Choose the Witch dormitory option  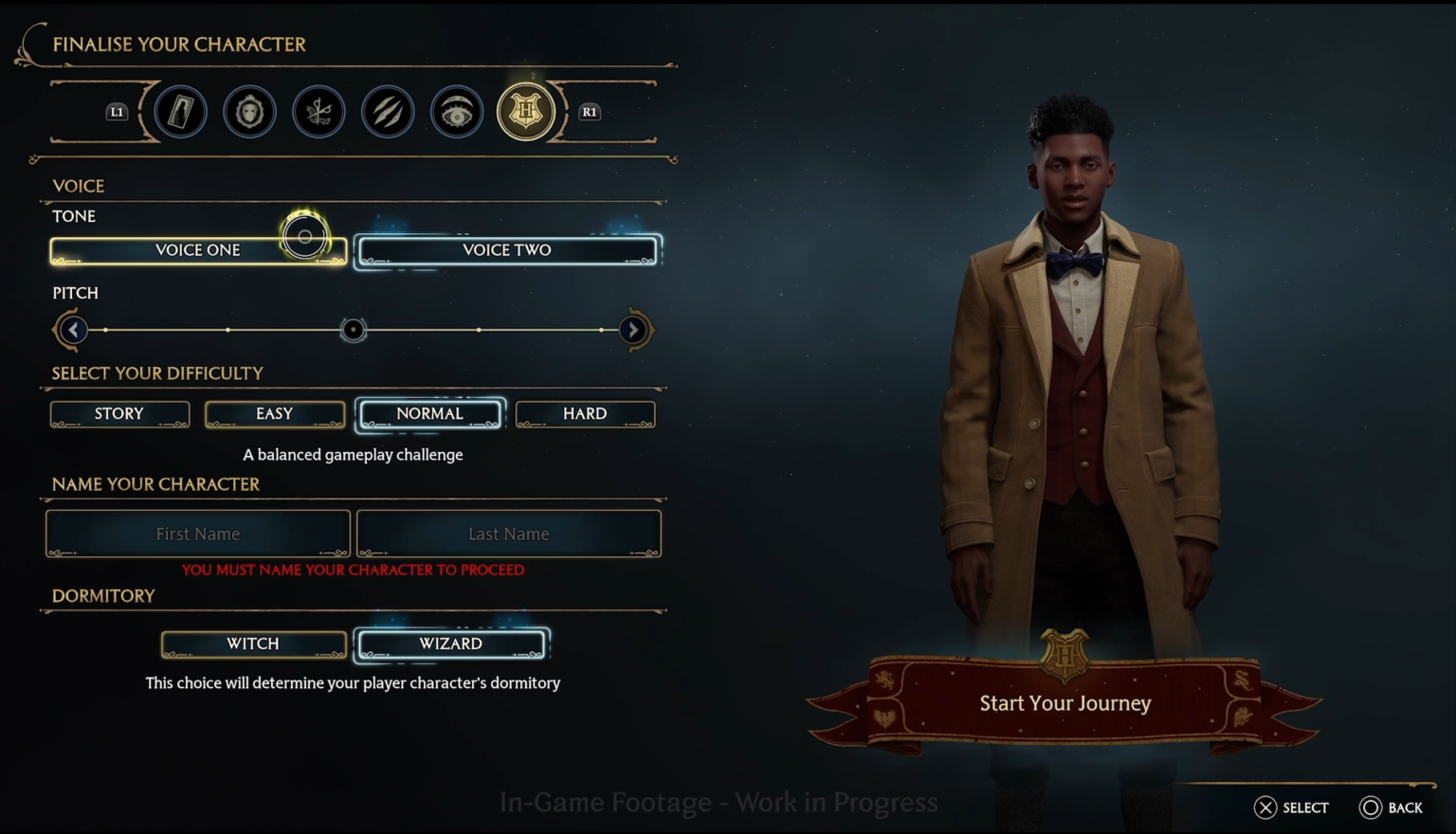(253, 644)
